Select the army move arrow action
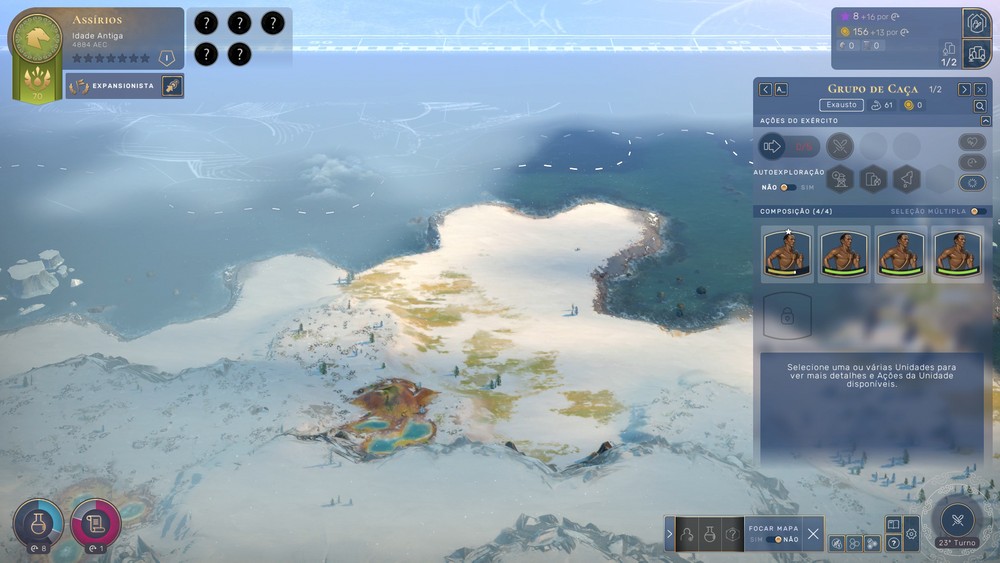1000x563 pixels. pos(772,147)
